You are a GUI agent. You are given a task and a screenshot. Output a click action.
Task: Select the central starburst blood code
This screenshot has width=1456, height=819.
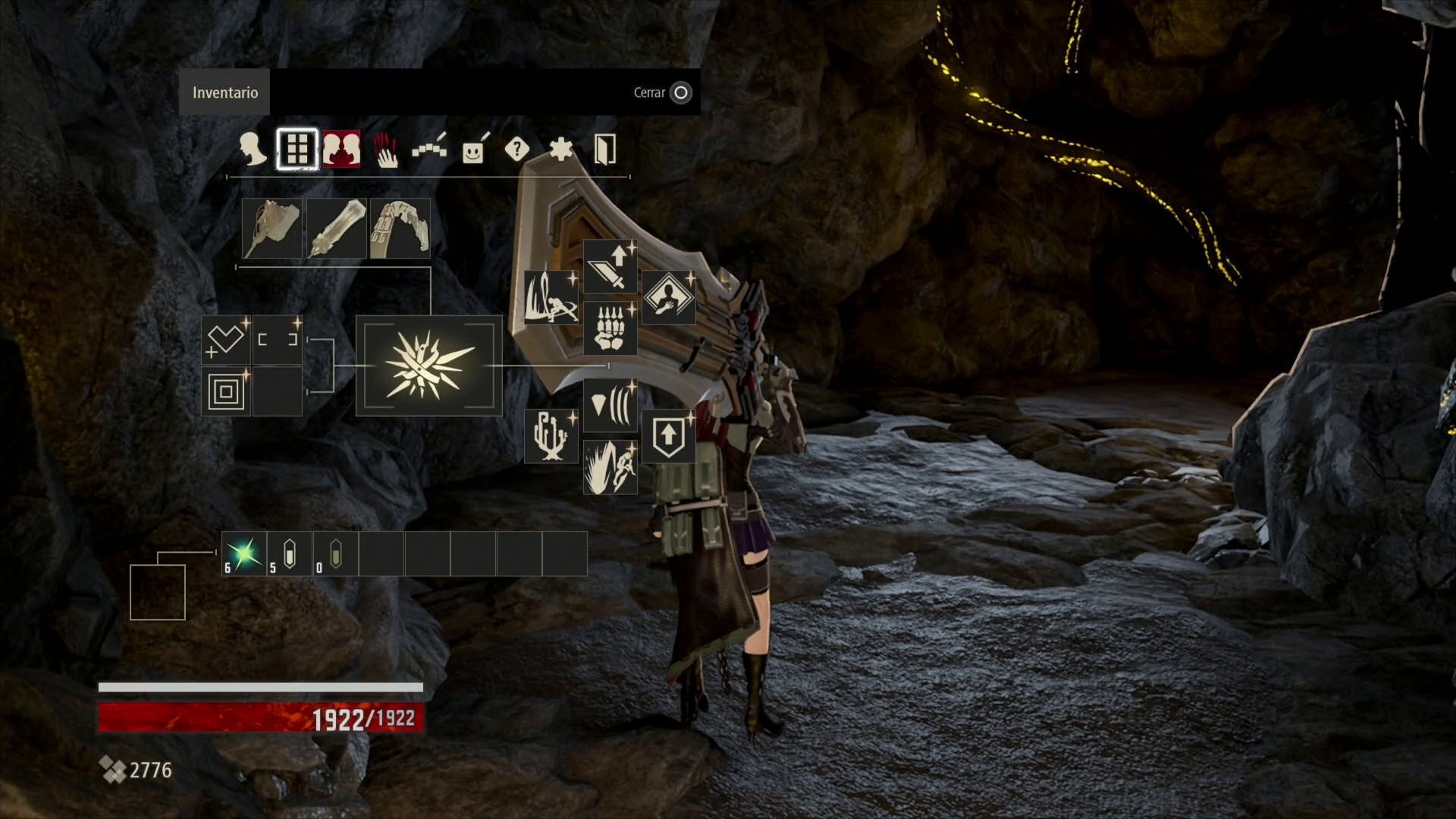[x=428, y=366]
